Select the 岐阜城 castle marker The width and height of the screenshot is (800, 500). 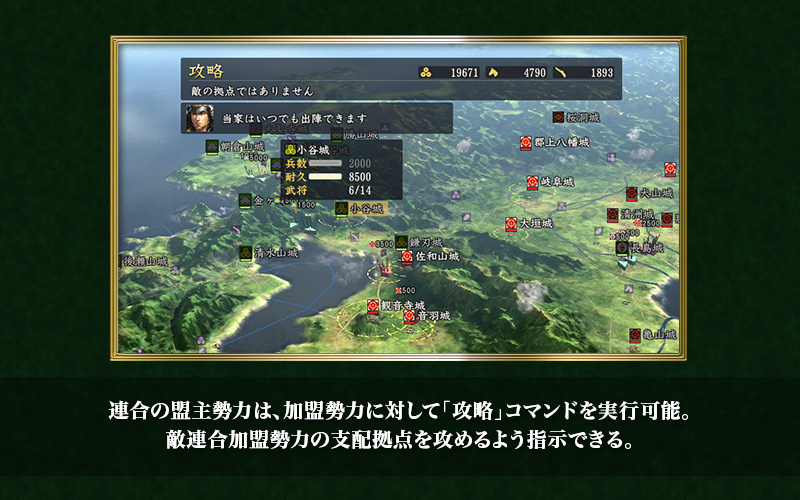tap(533, 183)
